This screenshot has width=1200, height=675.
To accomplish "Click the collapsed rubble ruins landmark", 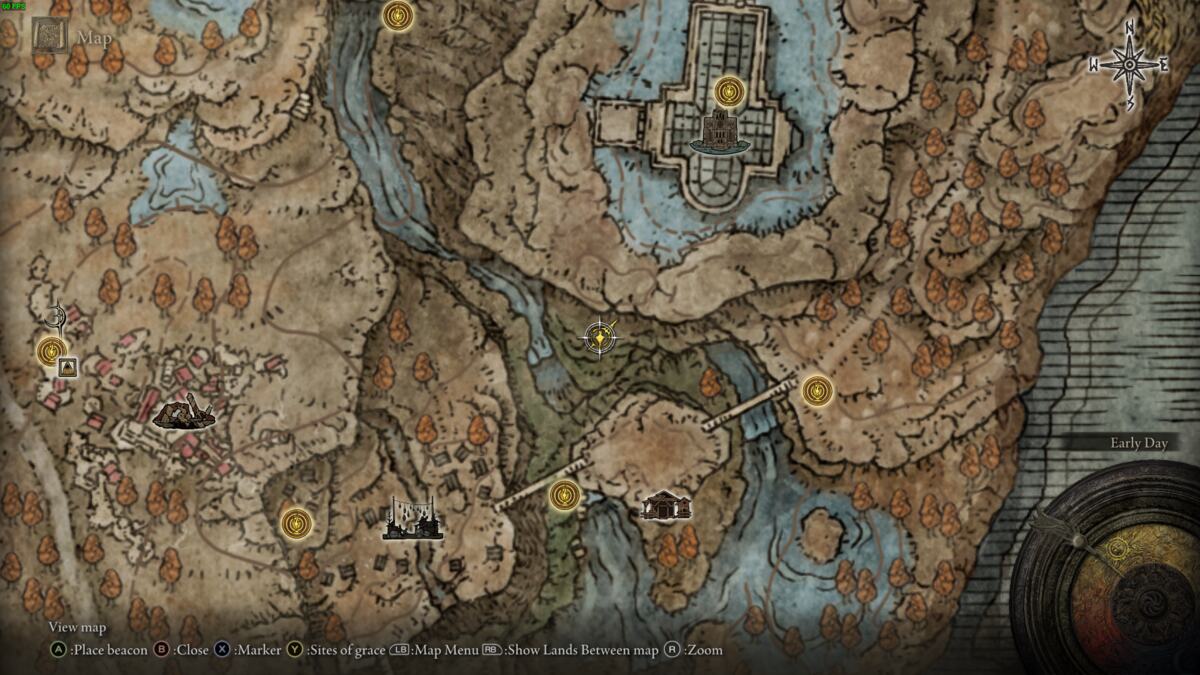I will coord(185,412).
